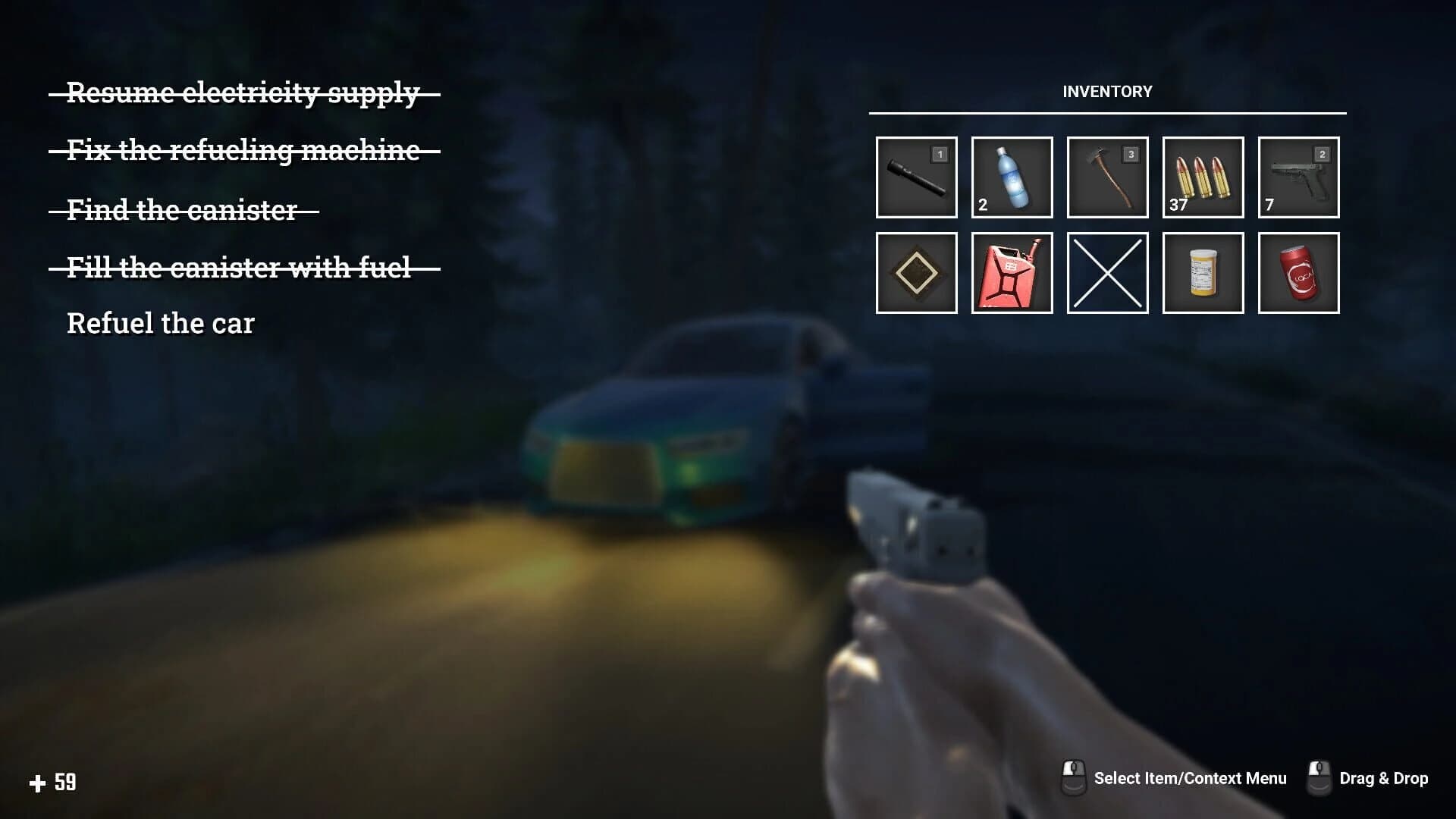The image size is (1456, 819).
Task: Select the red soda can item
Action: coord(1298,274)
